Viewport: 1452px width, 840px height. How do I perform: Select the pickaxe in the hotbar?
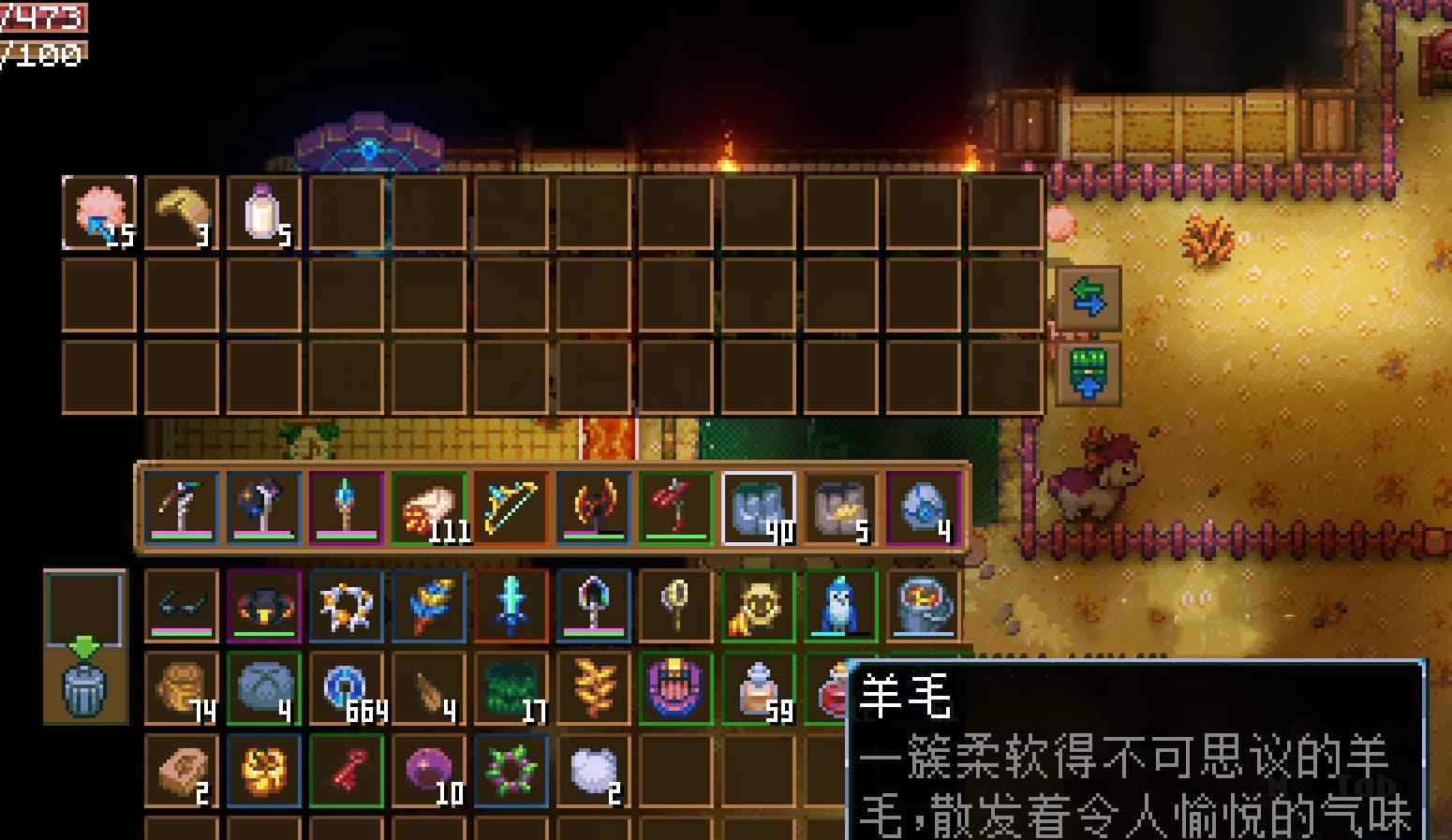coord(183,506)
